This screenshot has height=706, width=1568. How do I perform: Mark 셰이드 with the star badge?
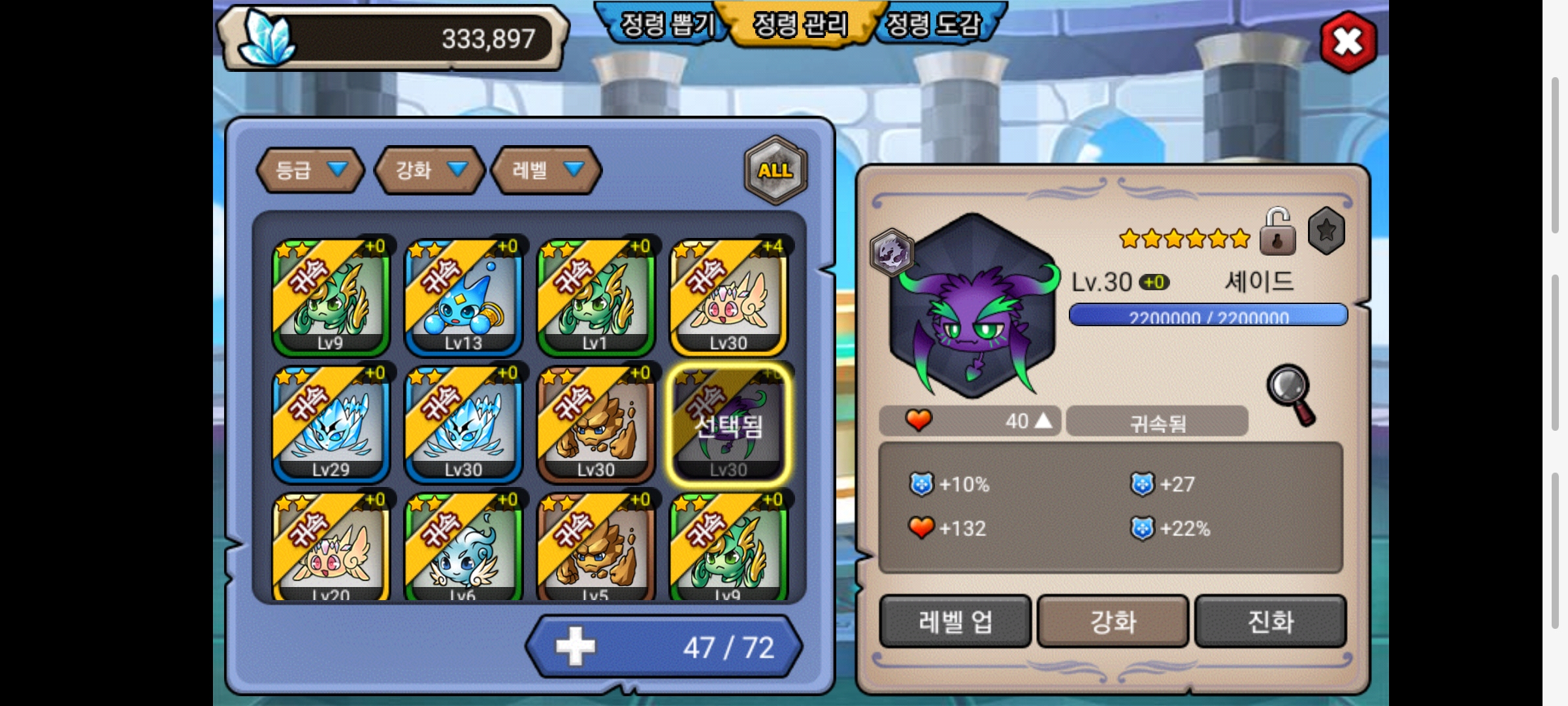[1326, 231]
